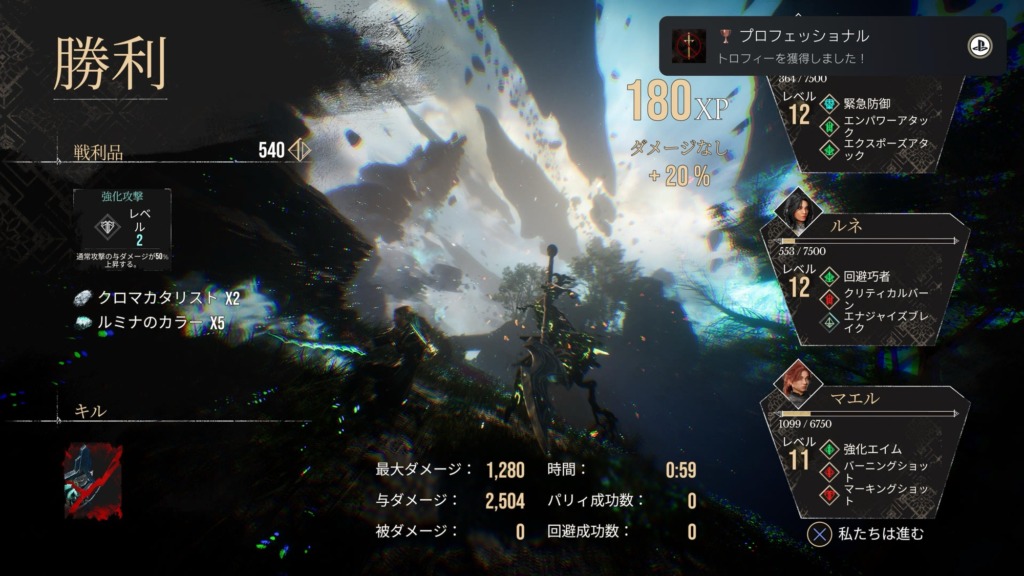Open the プロフェッショナル trophy notification
Viewport: 1024px width, 576px height.
(820, 46)
